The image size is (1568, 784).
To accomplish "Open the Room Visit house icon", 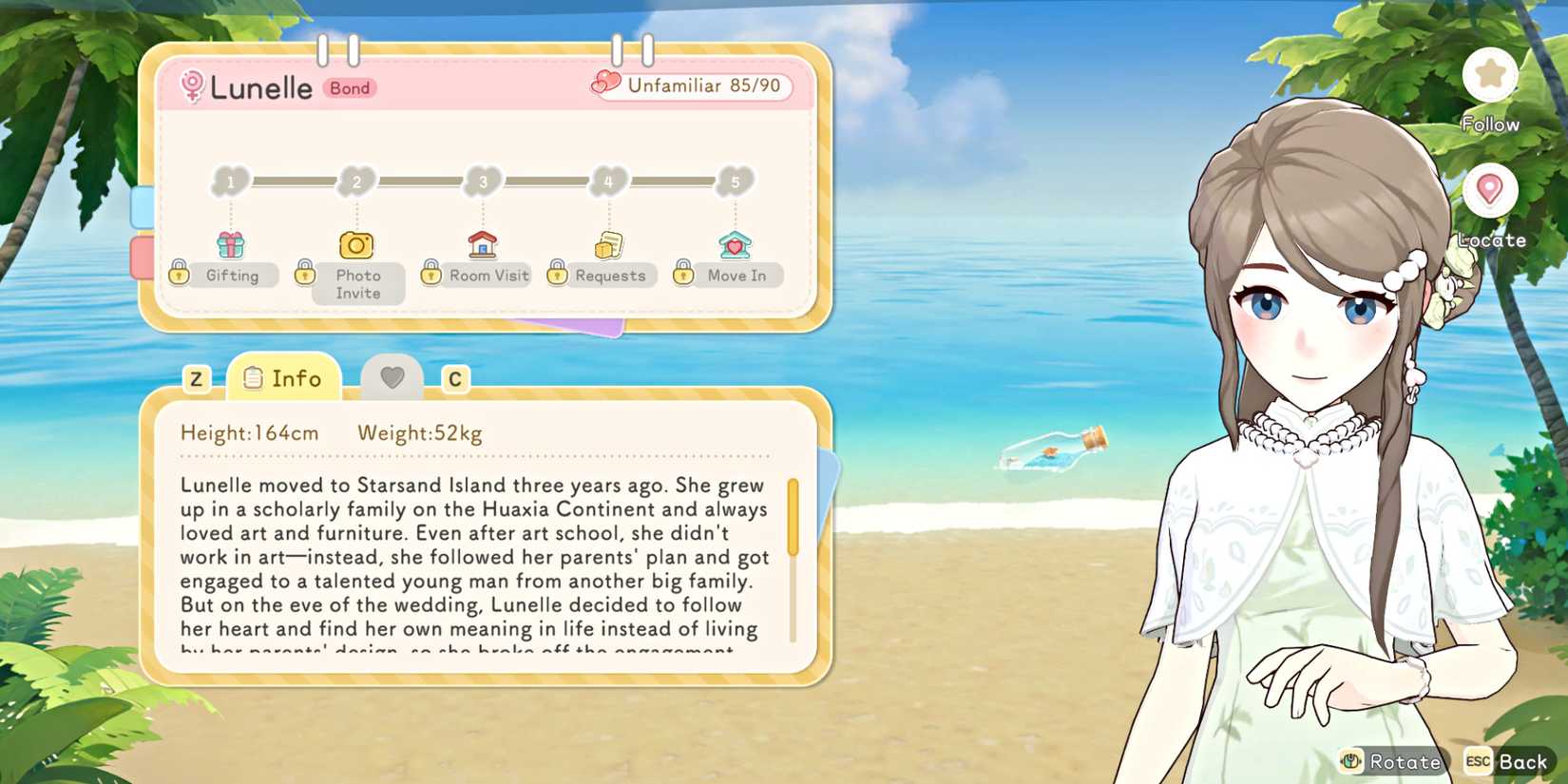I will [x=483, y=244].
